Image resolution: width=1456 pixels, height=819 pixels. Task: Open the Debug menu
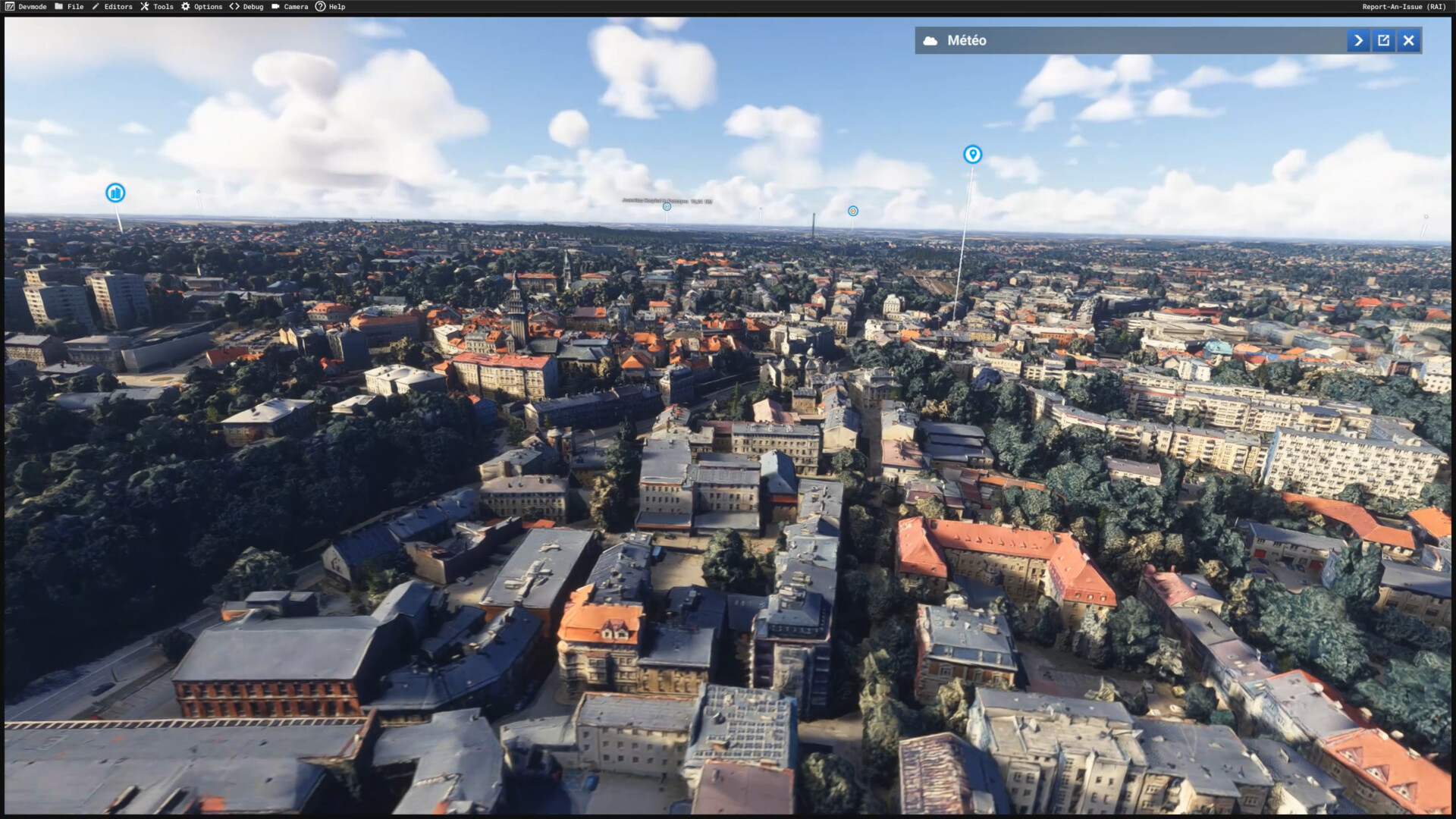tap(246, 7)
